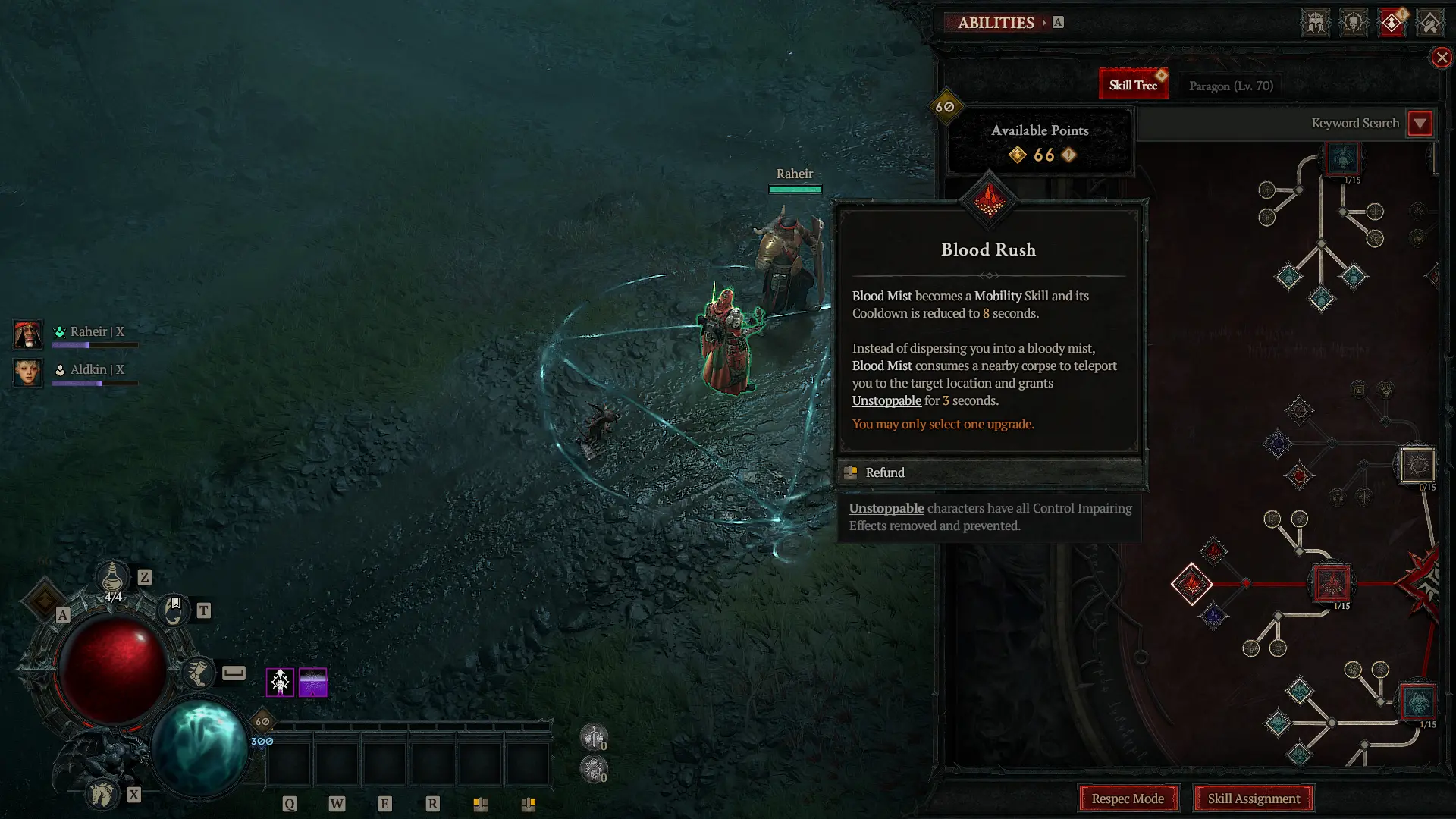Click Aldkin's party portrait
This screenshot has width=1456, height=819.
pos(27,373)
